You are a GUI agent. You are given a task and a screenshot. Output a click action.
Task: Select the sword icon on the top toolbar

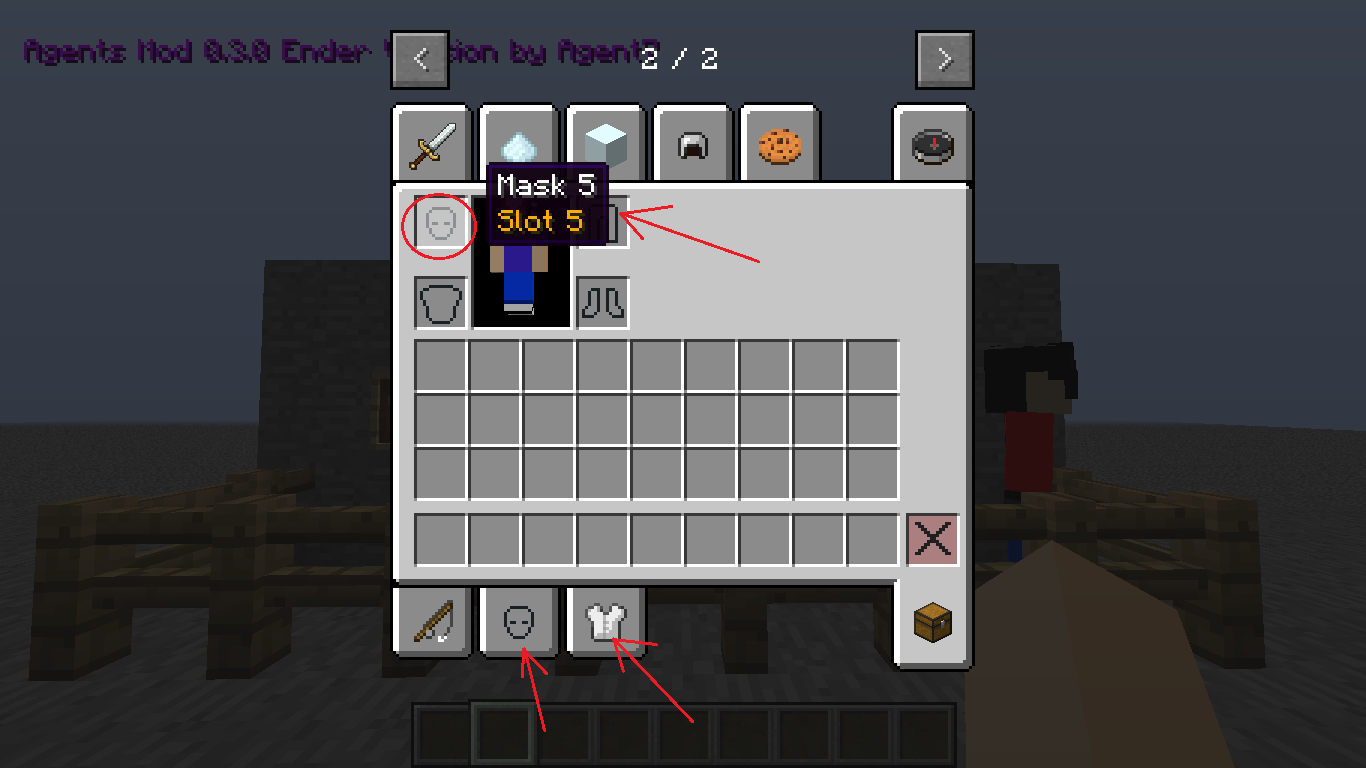[x=429, y=143]
